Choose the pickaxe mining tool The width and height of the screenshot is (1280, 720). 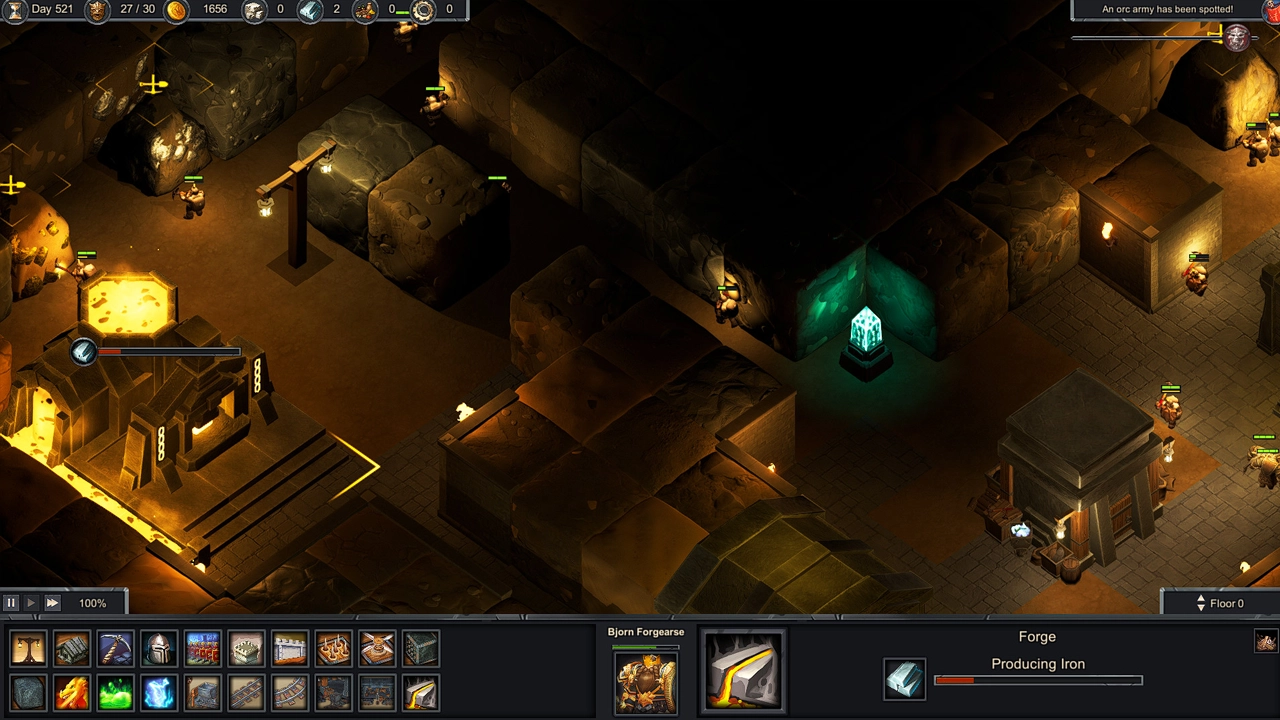115,649
